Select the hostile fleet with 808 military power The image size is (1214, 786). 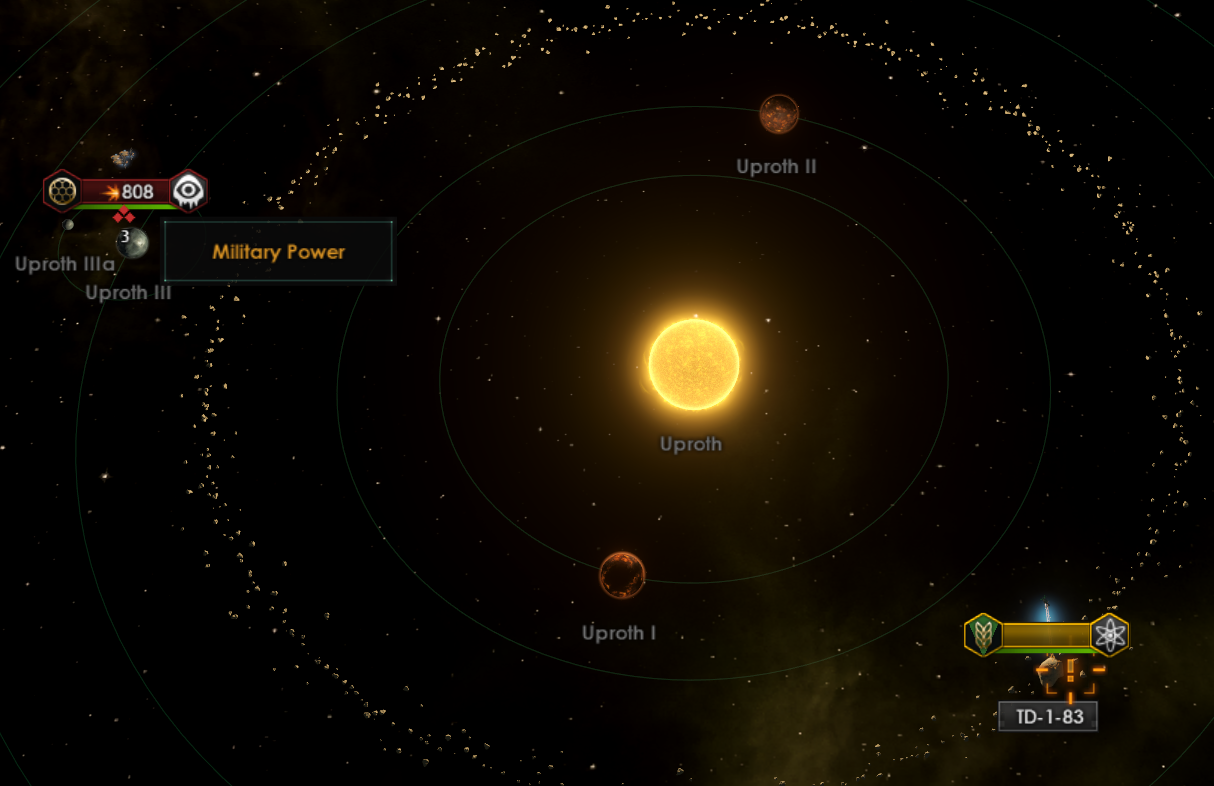126,191
